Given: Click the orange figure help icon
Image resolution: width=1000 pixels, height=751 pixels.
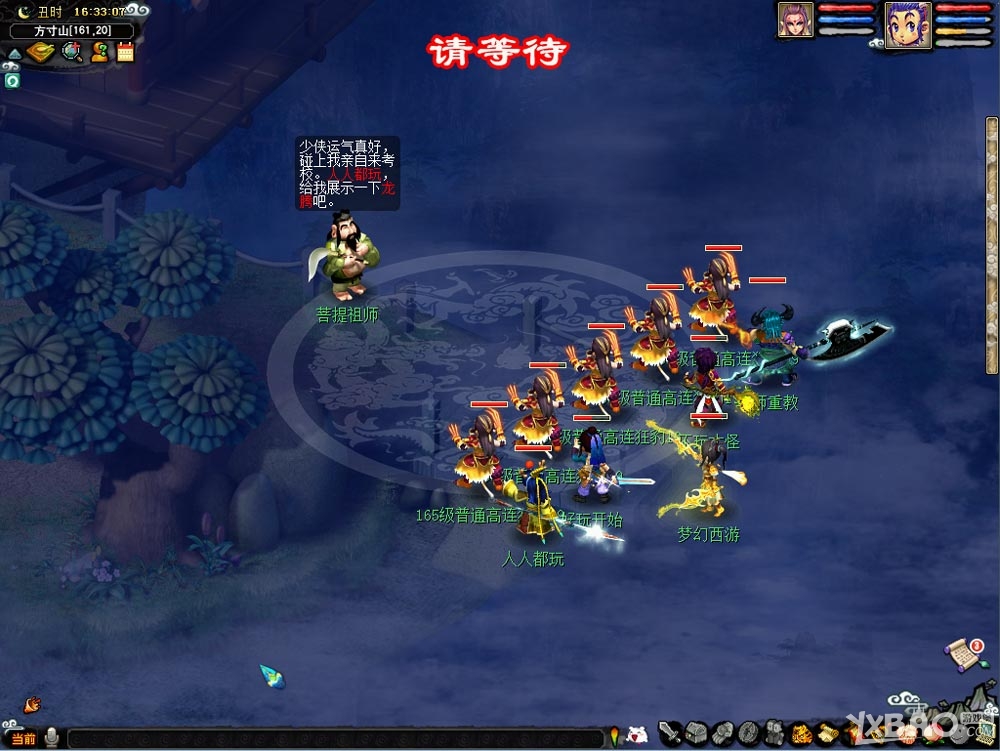Looking at the screenshot, I should (x=99, y=52).
